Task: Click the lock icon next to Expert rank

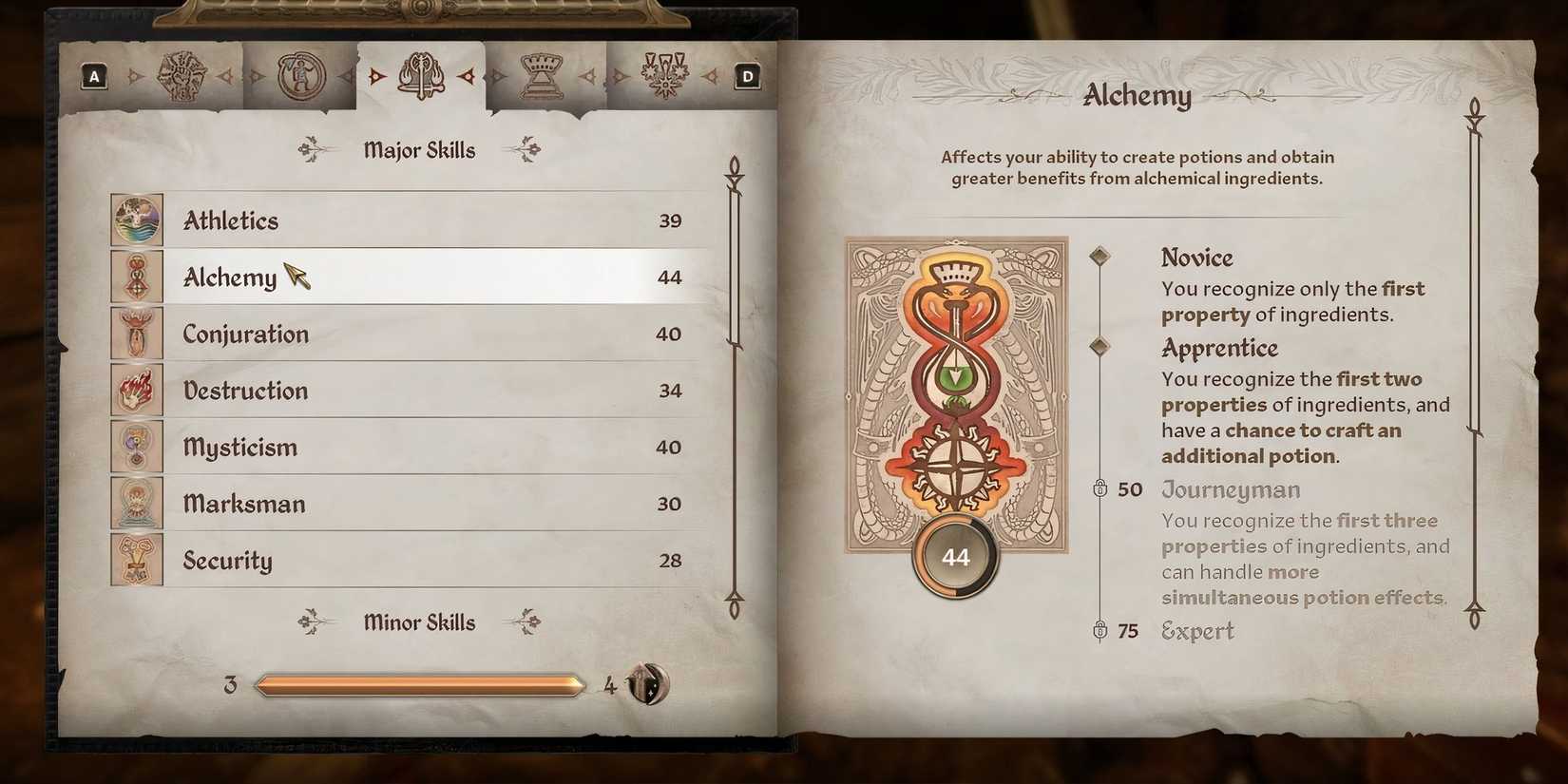Action: [x=1101, y=630]
